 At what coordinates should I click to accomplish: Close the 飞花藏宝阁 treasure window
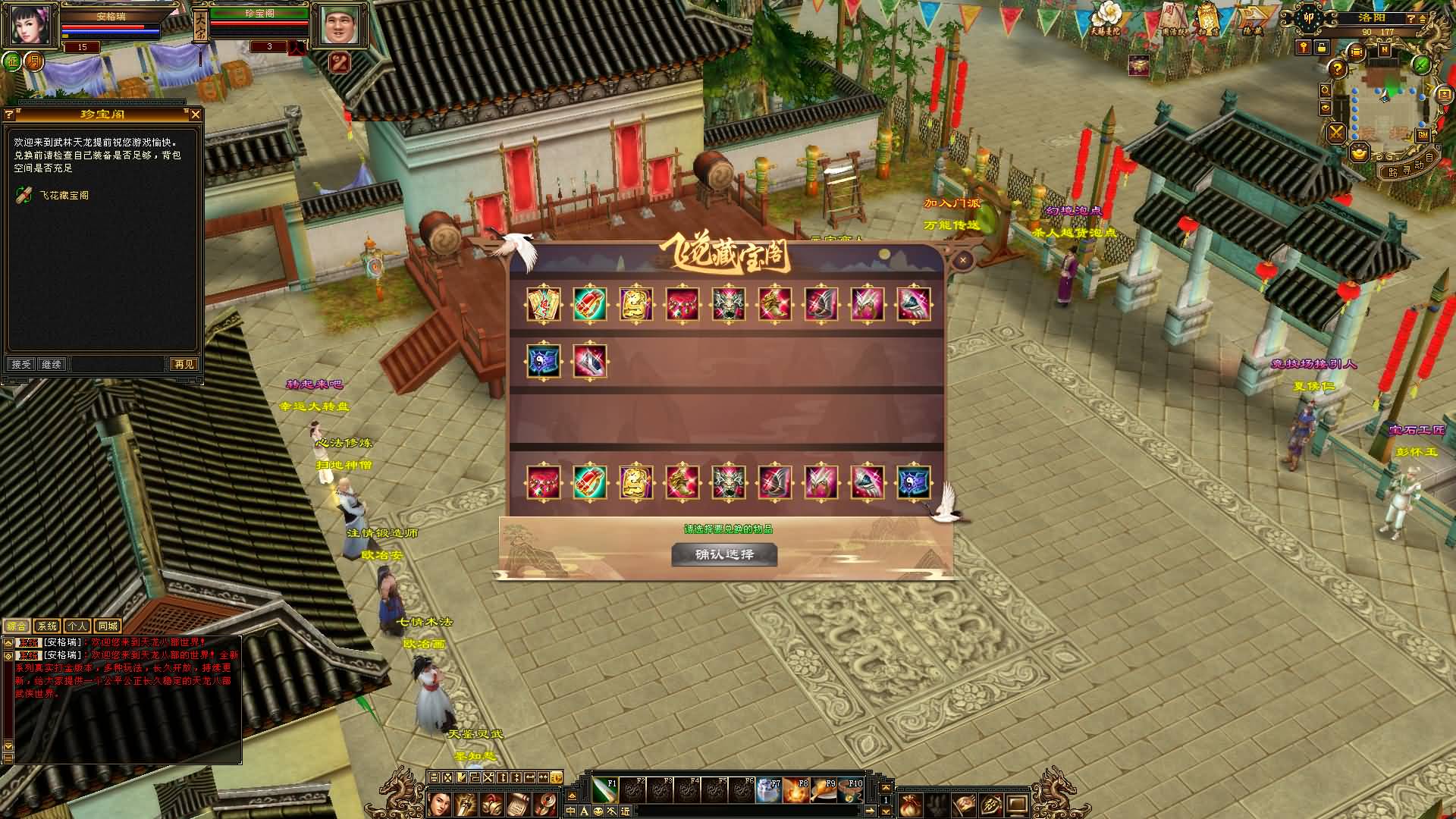click(962, 261)
